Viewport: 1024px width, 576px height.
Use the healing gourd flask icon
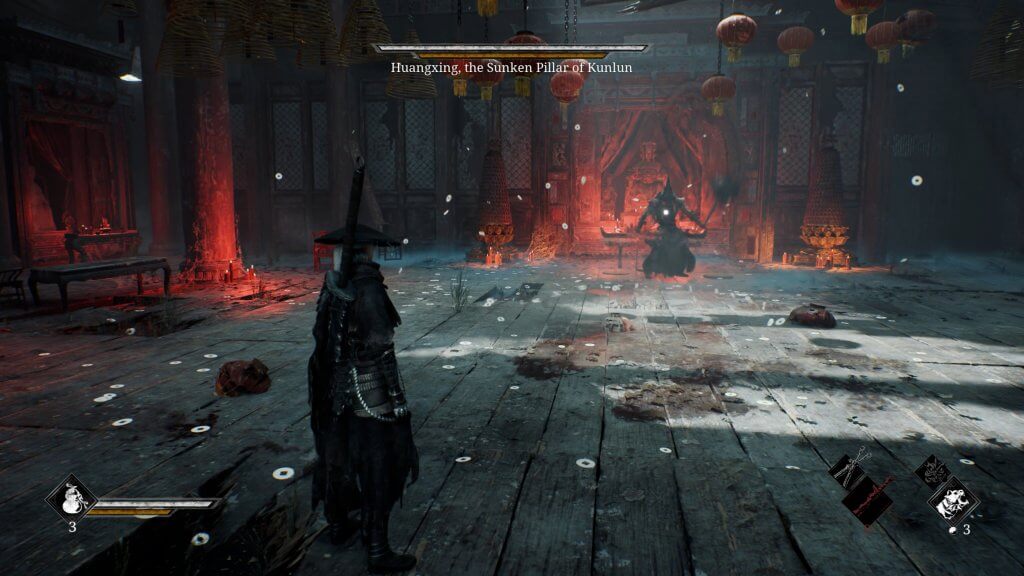click(x=72, y=497)
